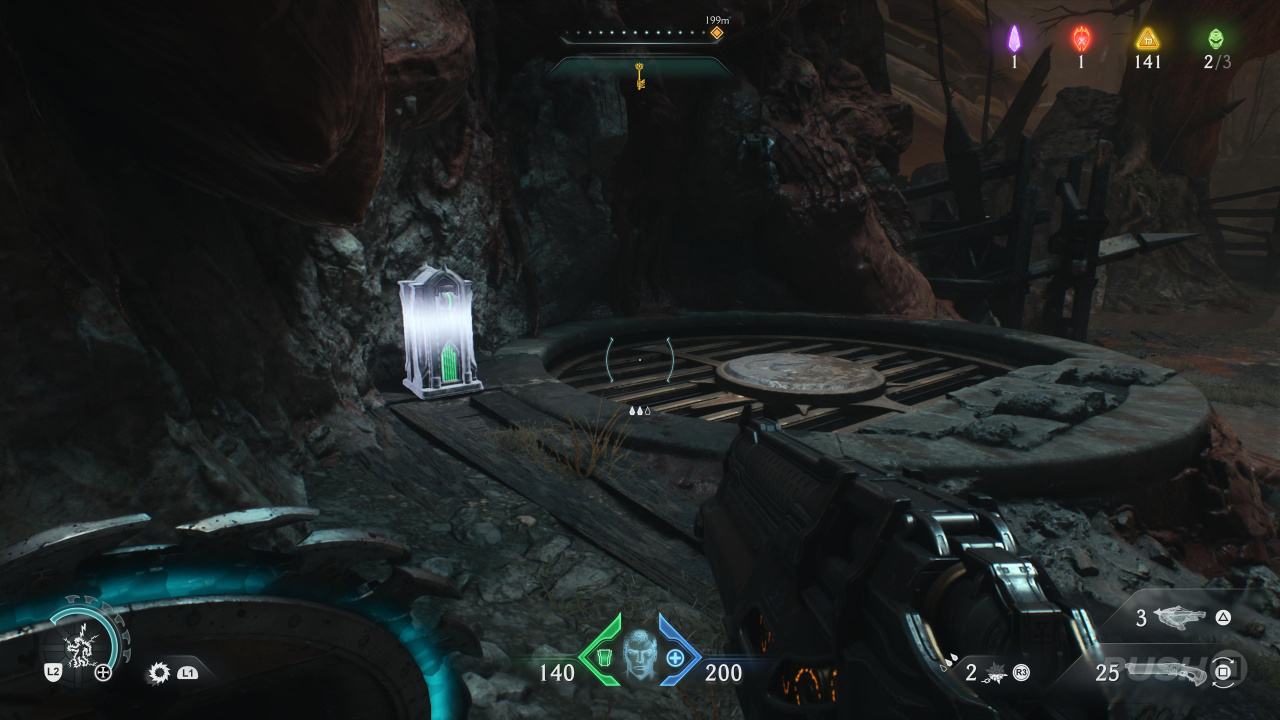Viewport: 1280px width, 720px height.
Task: Select the purple crystal resource icon
Action: [x=1014, y=39]
